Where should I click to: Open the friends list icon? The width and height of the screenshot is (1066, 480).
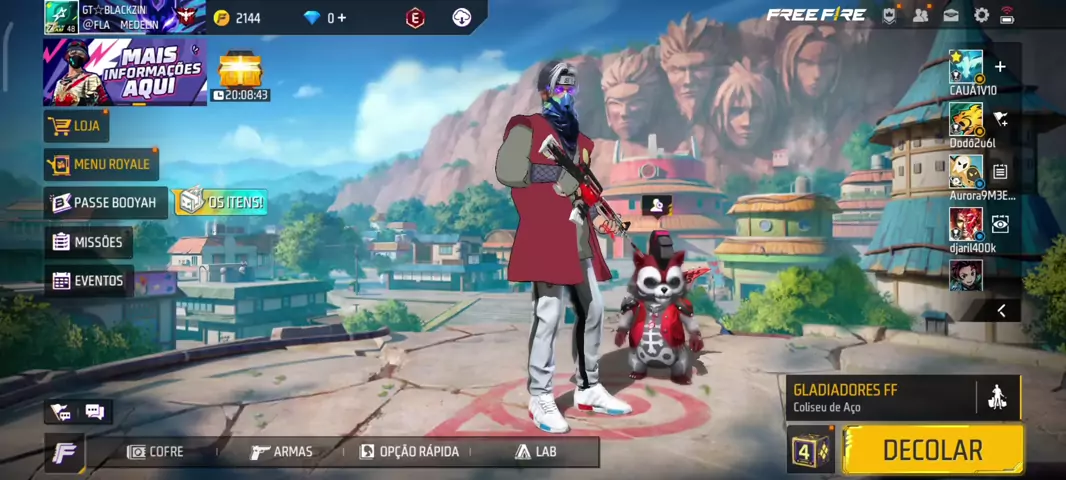point(920,15)
